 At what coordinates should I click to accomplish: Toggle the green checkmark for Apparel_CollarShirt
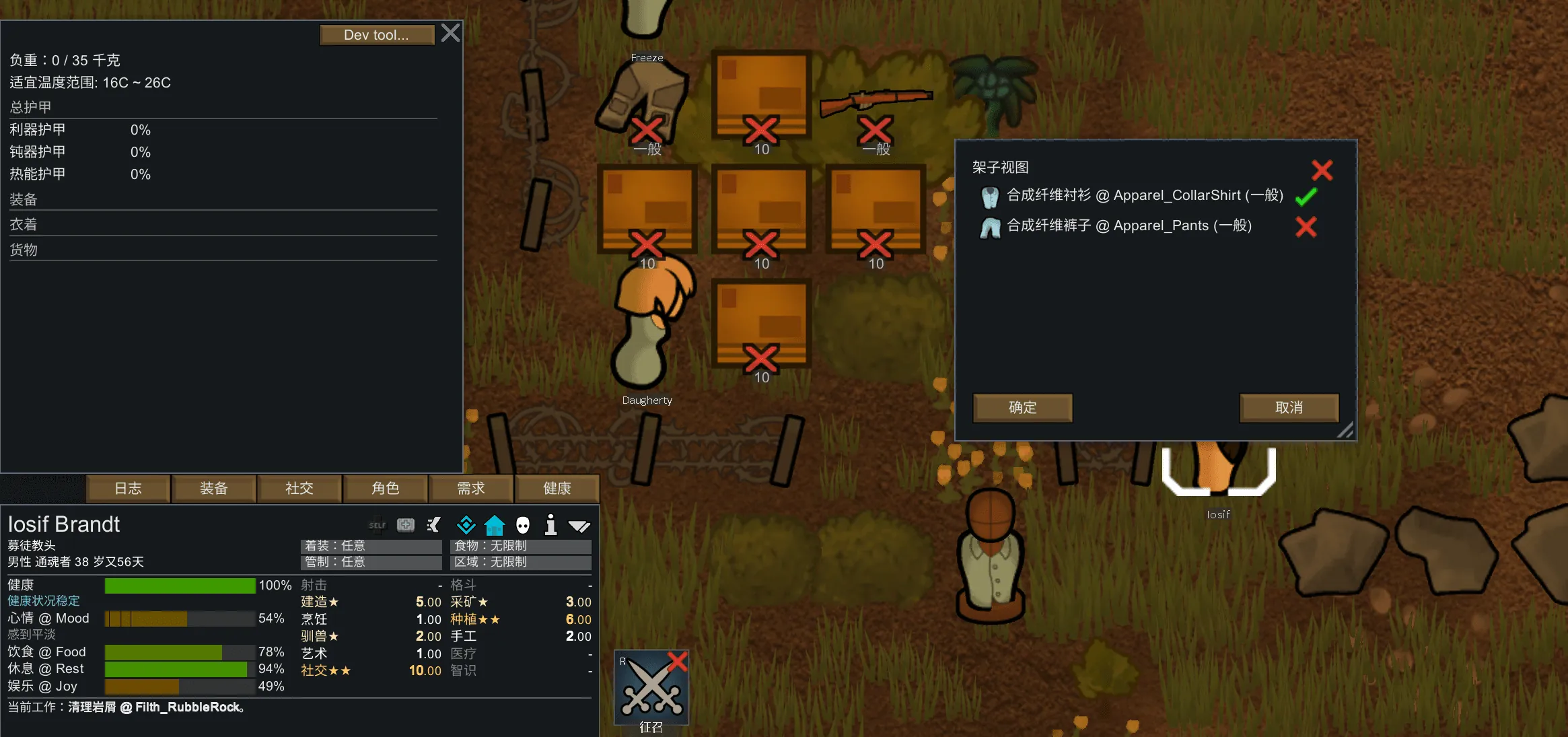tap(1306, 197)
